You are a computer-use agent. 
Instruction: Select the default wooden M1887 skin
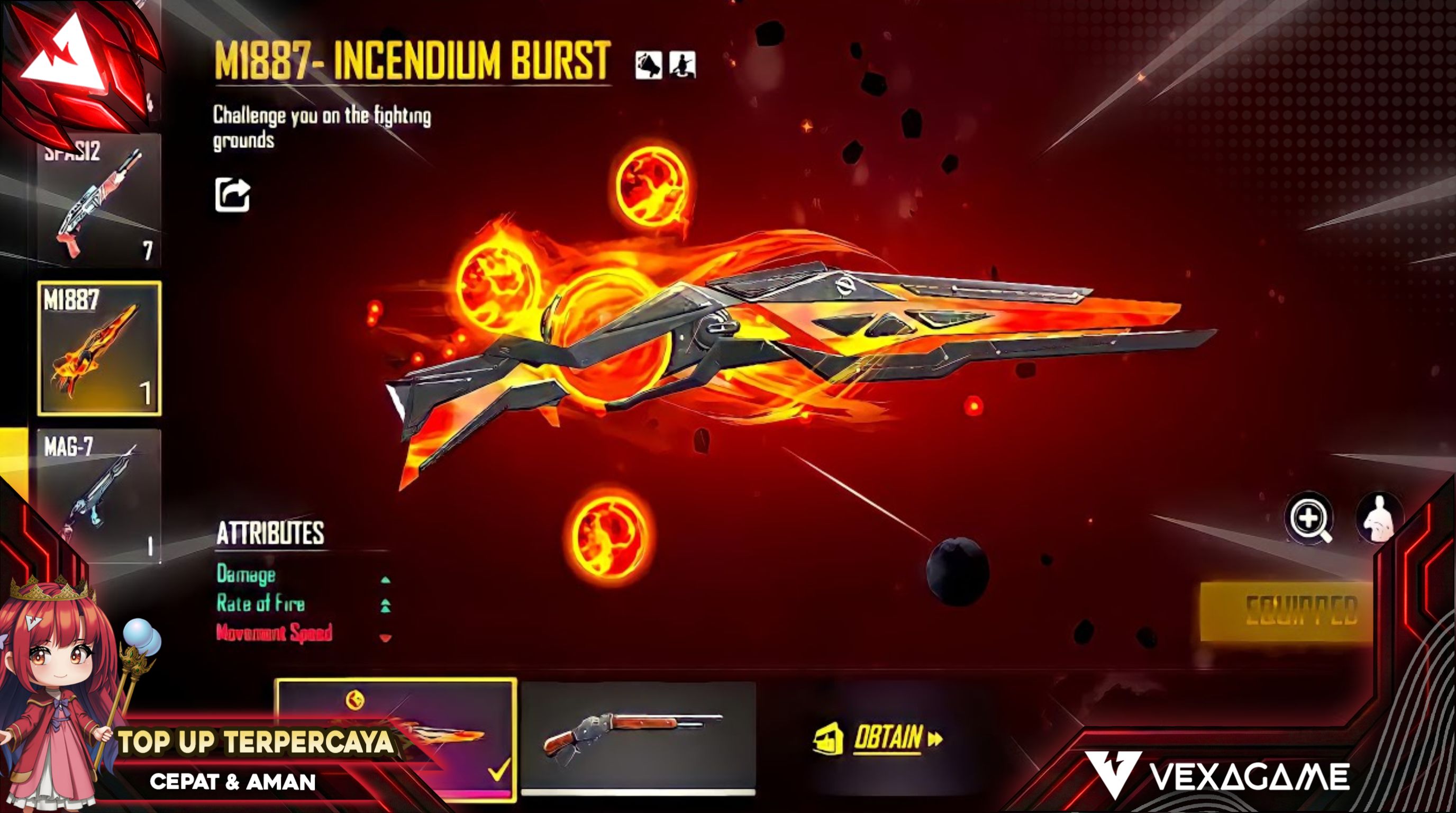[x=638, y=738]
